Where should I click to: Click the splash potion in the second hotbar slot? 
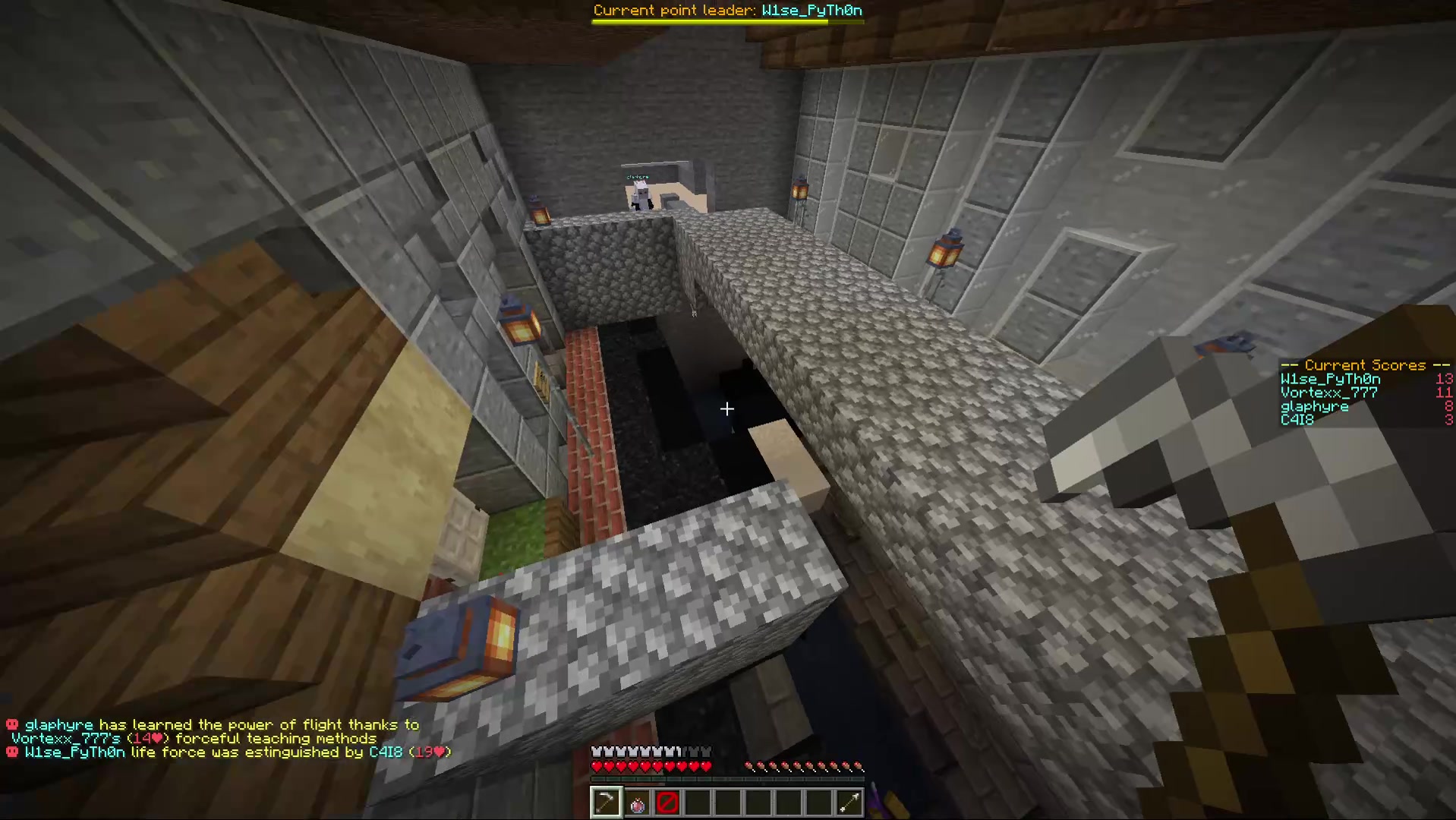(636, 803)
